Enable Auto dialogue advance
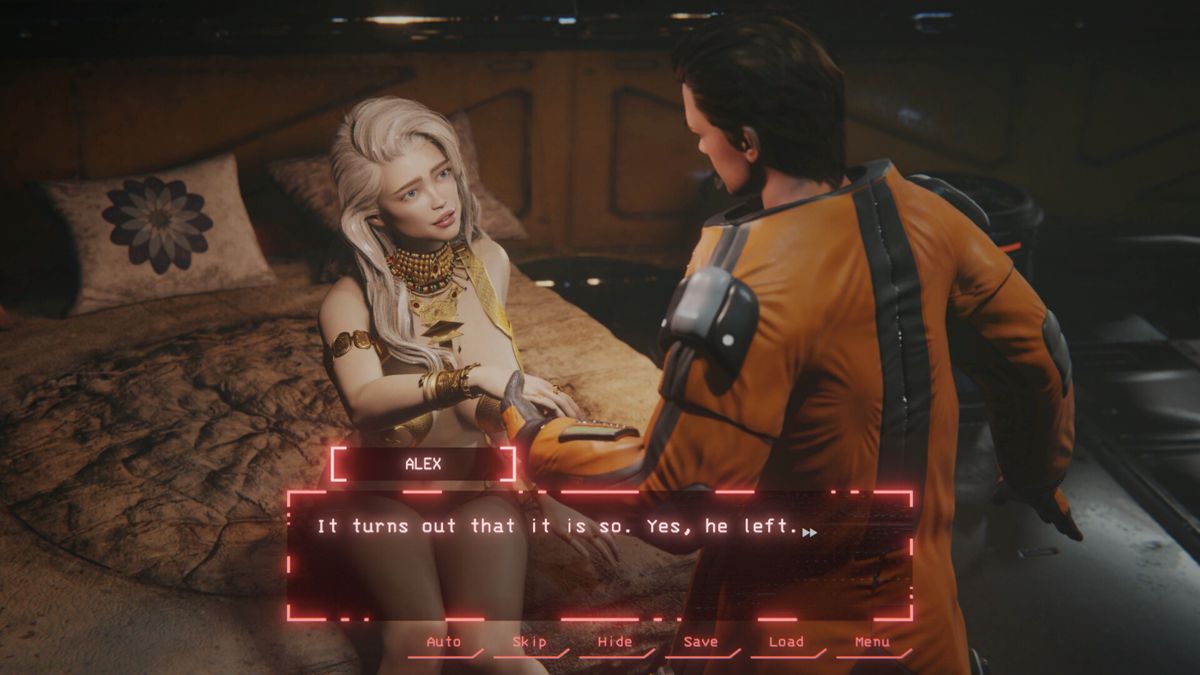This screenshot has width=1200, height=675. coord(444,642)
